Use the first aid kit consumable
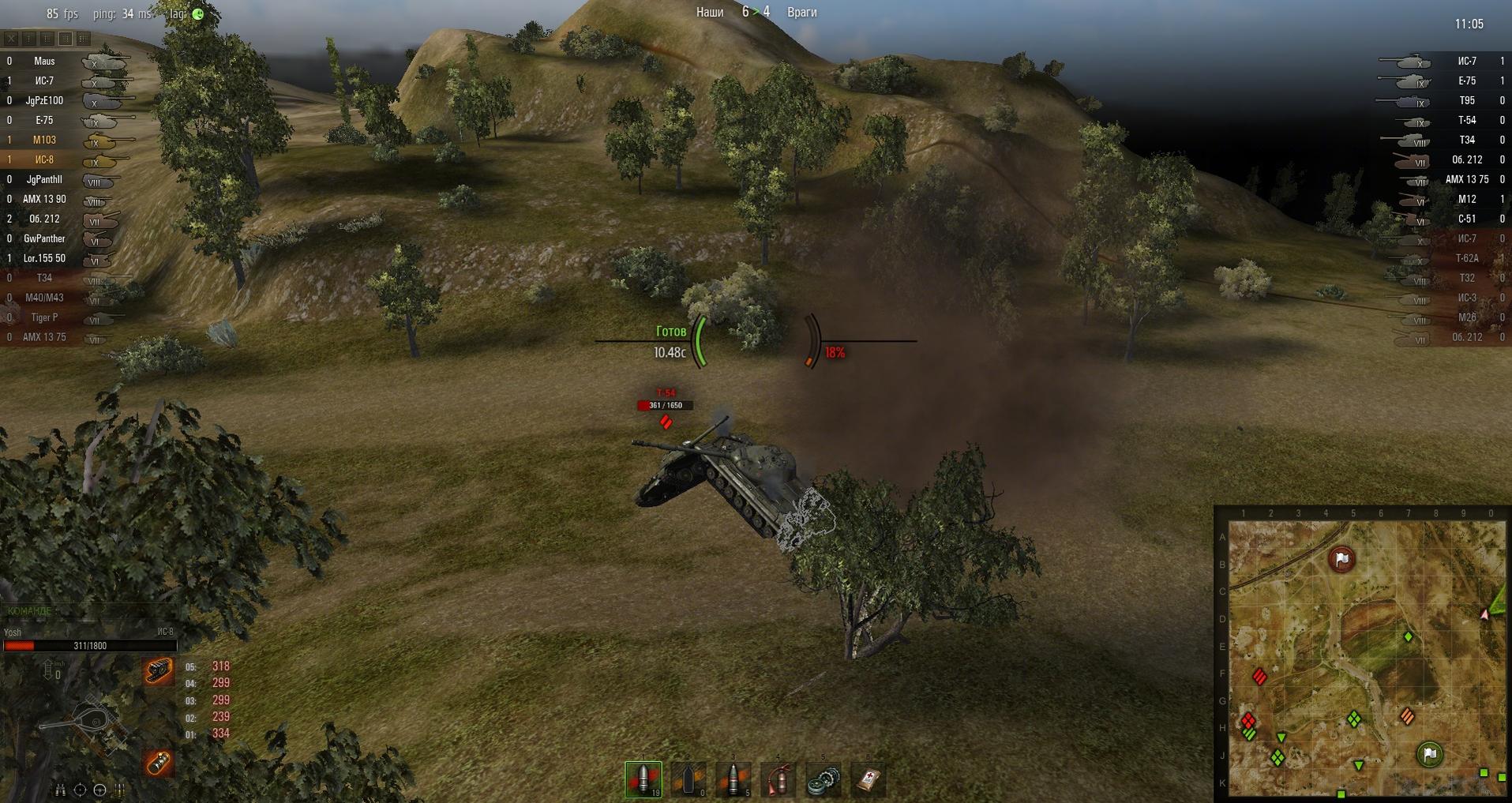Screen dimensions: 1512x803 point(869,780)
